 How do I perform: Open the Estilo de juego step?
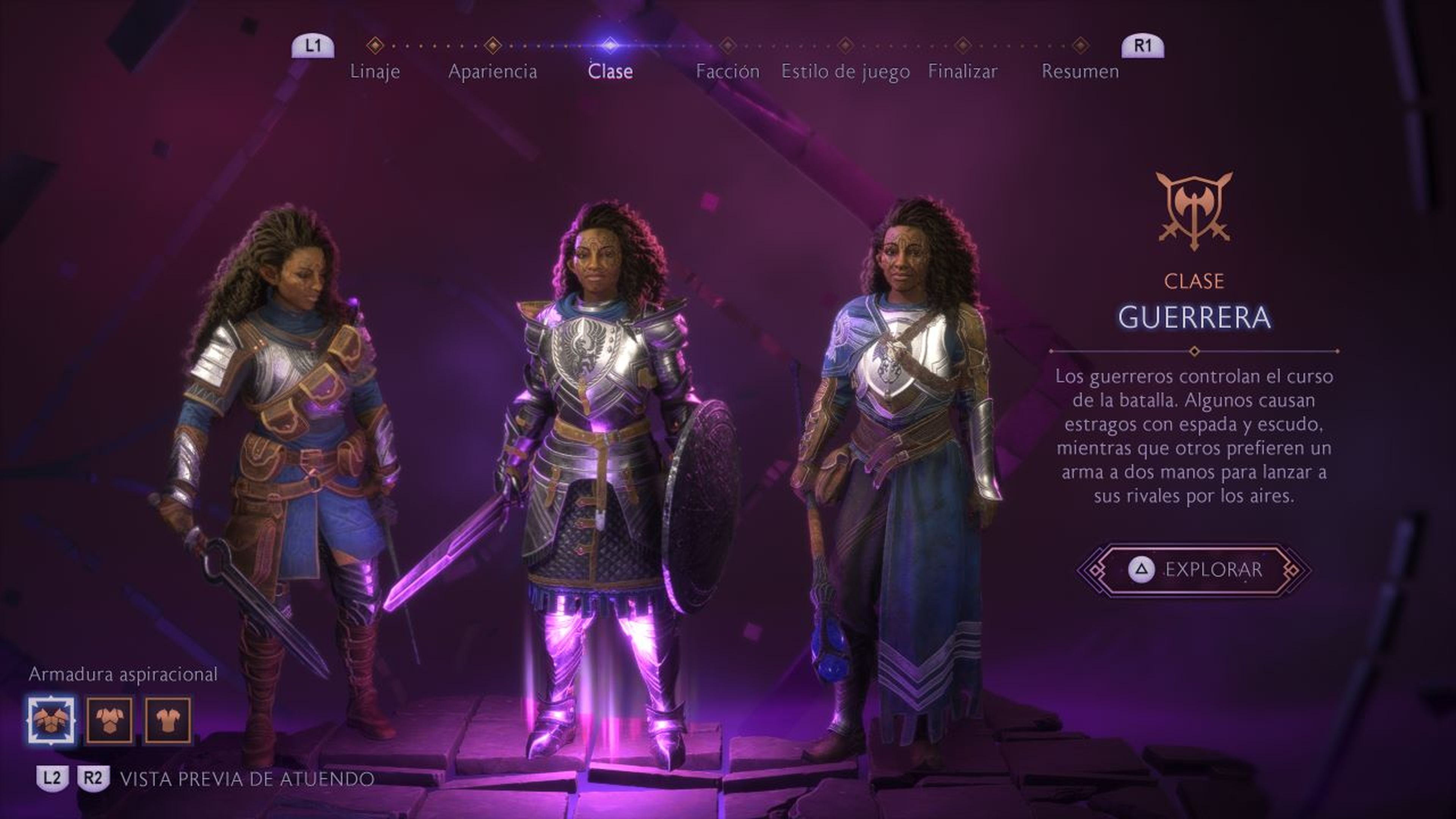click(x=844, y=71)
